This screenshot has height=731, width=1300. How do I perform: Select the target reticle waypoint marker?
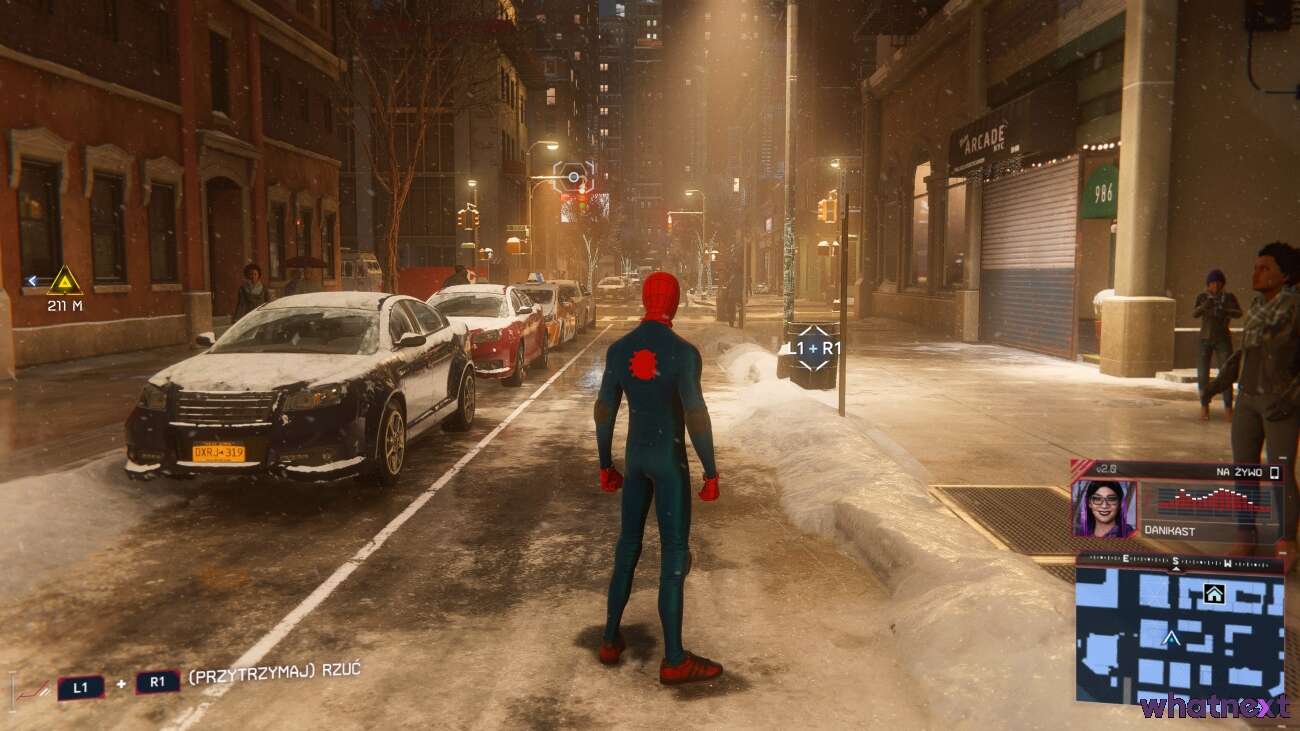[x=573, y=178]
